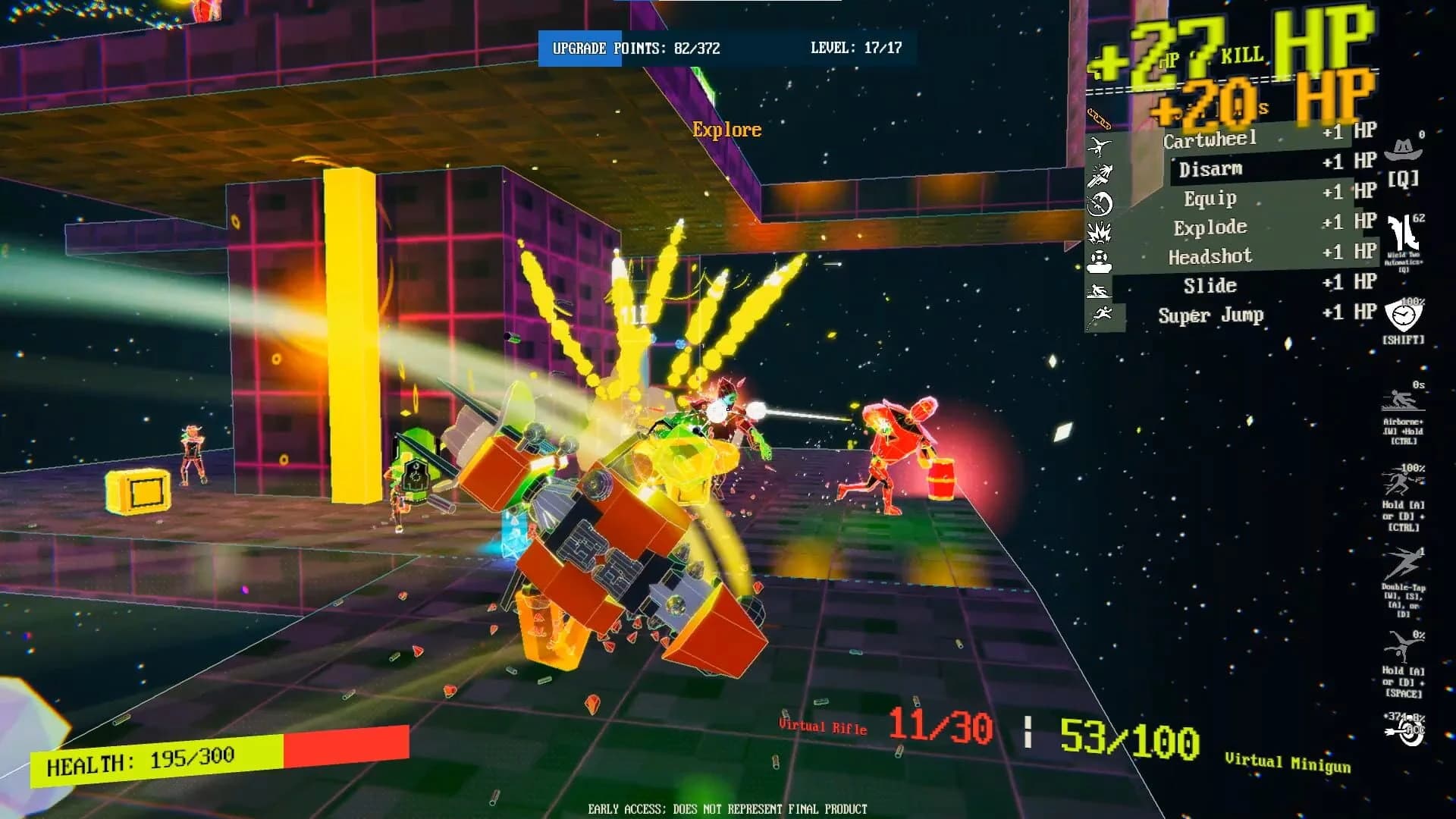Select the airborne slide move icon
This screenshot has height=819, width=1456.
click(1402, 401)
